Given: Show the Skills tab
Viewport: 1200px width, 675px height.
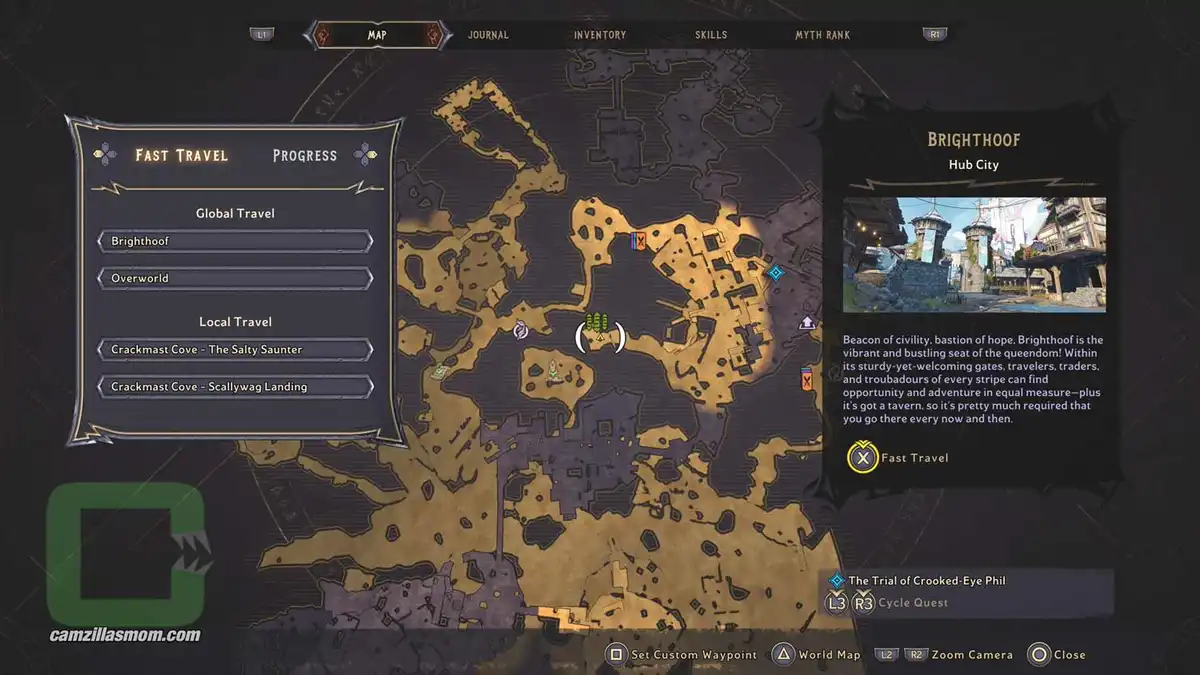Looking at the screenshot, I should point(712,35).
